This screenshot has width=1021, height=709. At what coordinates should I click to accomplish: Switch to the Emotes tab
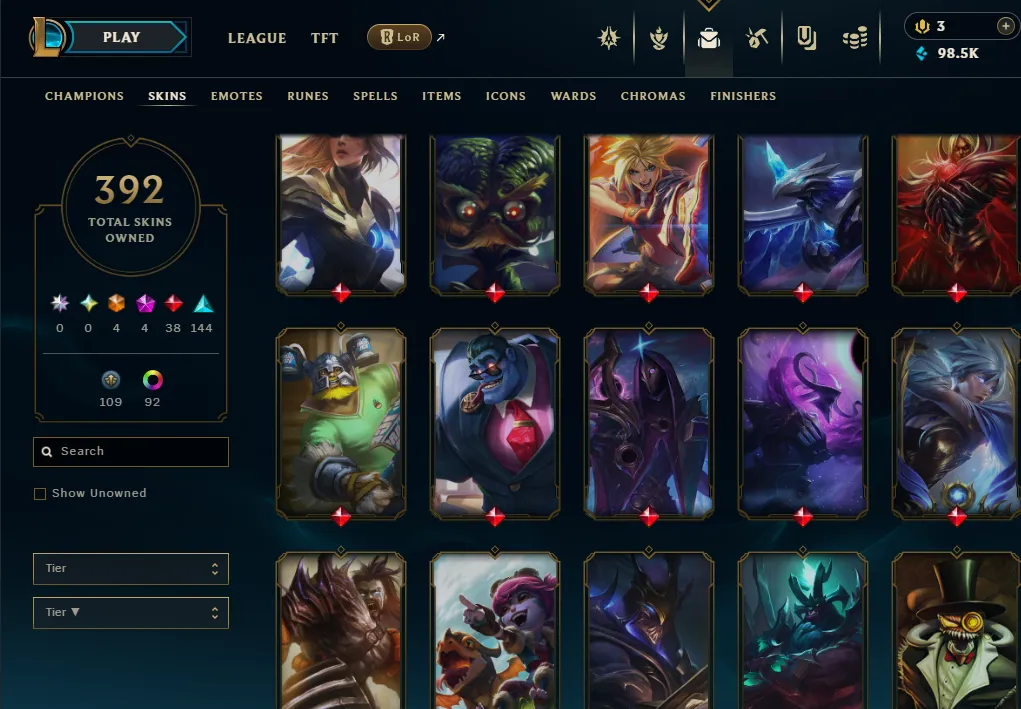coord(237,96)
